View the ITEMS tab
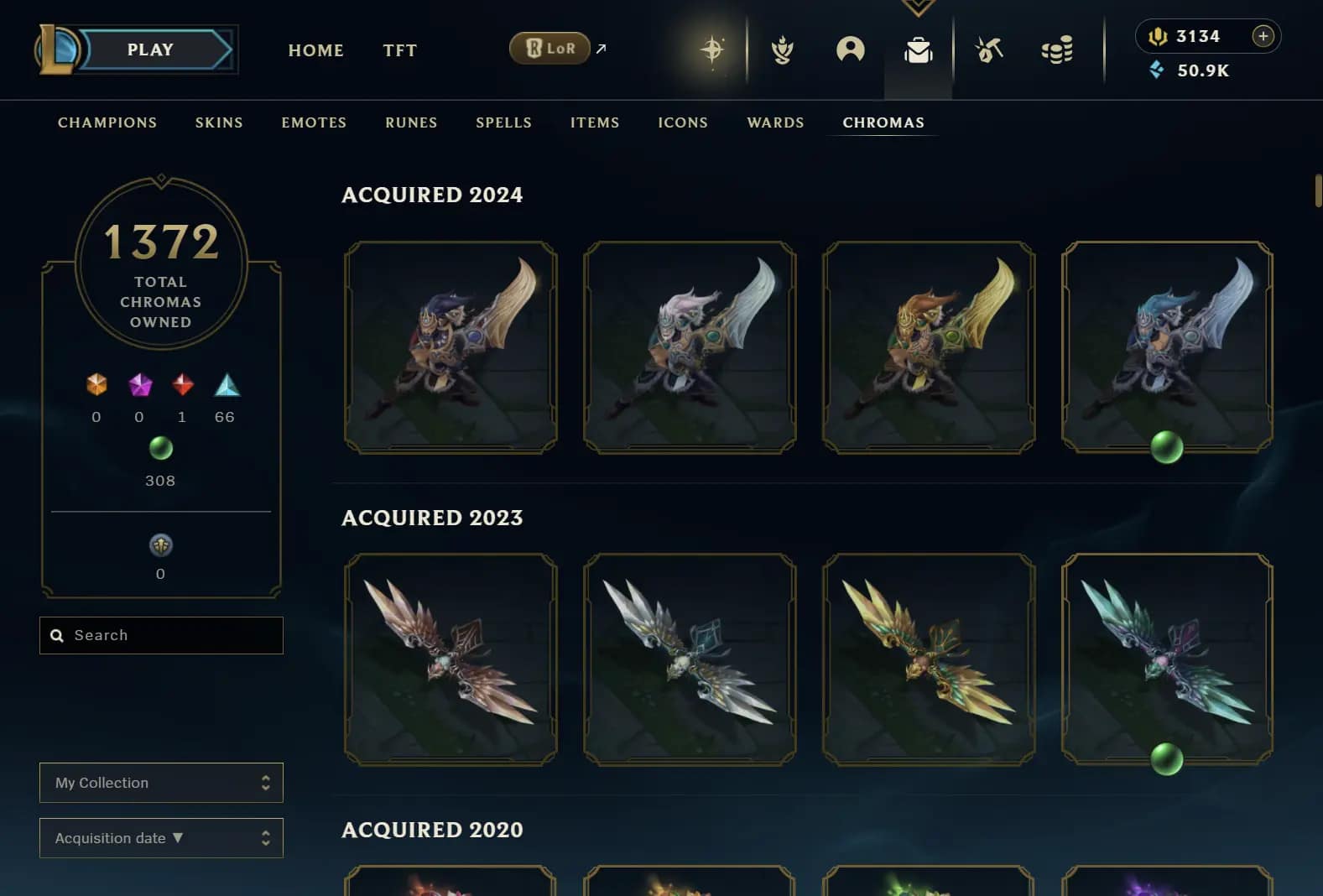The width and height of the screenshot is (1323, 896). [595, 122]
